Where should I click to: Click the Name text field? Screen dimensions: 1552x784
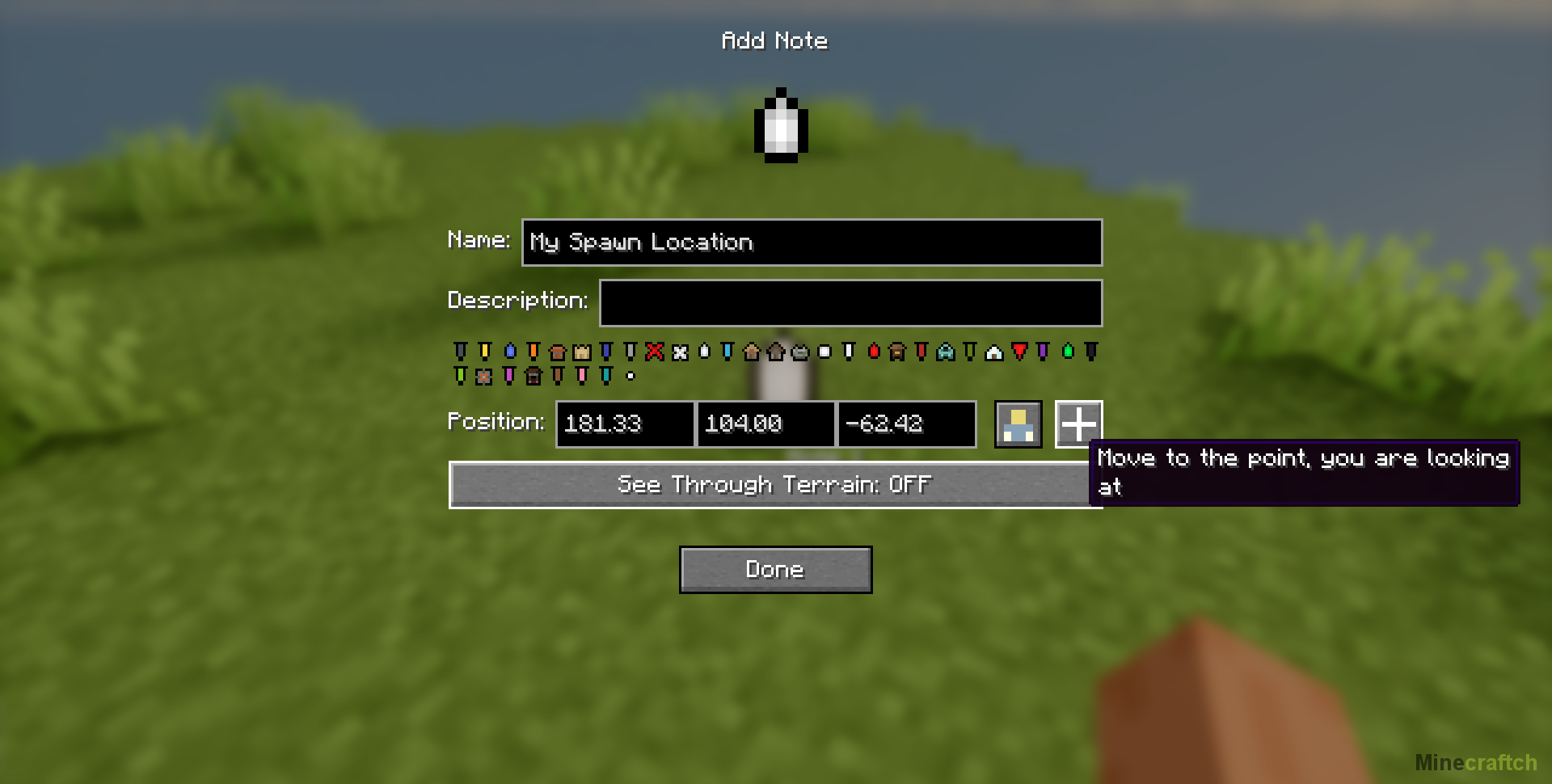coord(812,242)
